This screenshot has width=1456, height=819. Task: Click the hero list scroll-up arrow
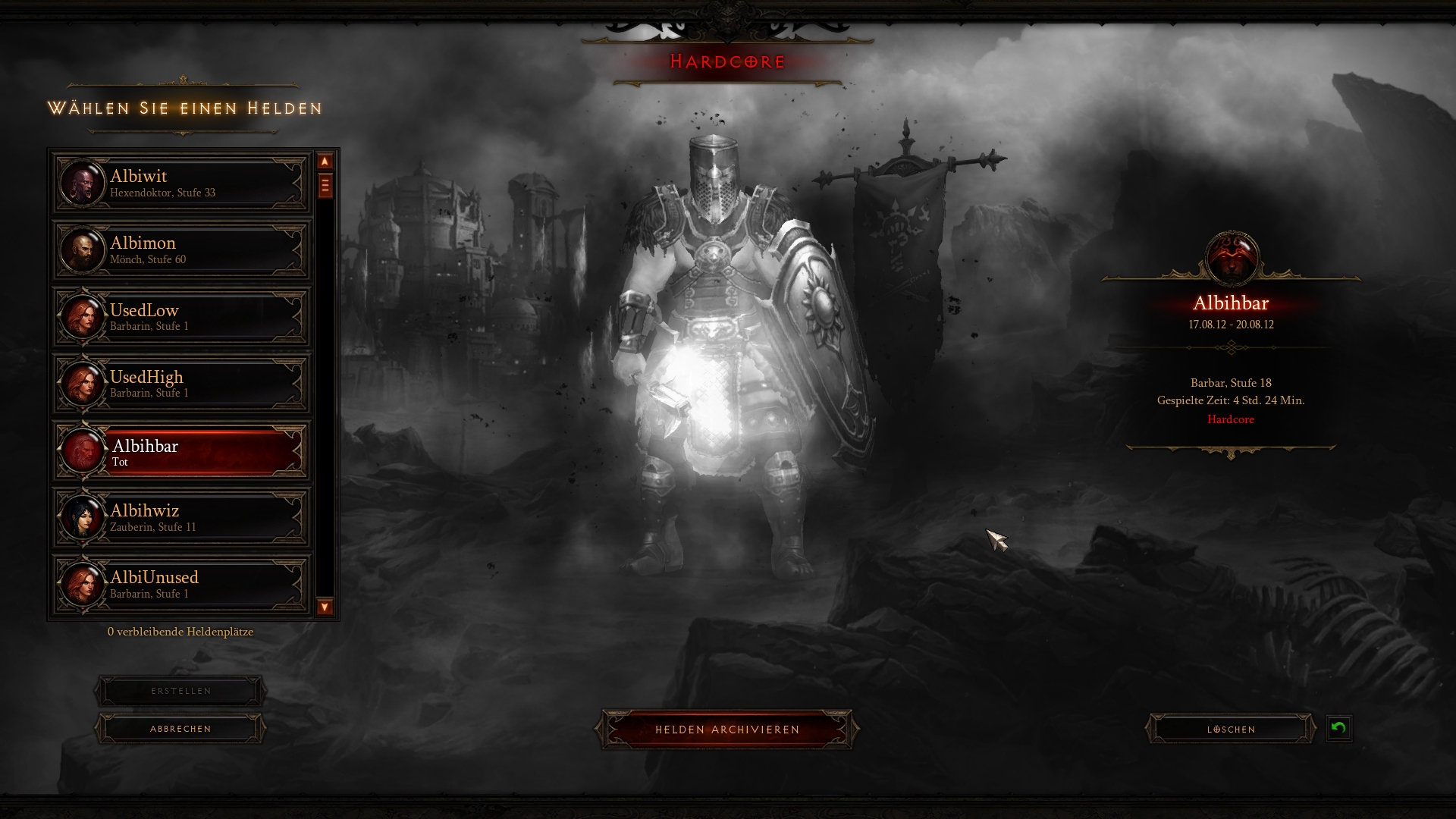click(325, 162)
